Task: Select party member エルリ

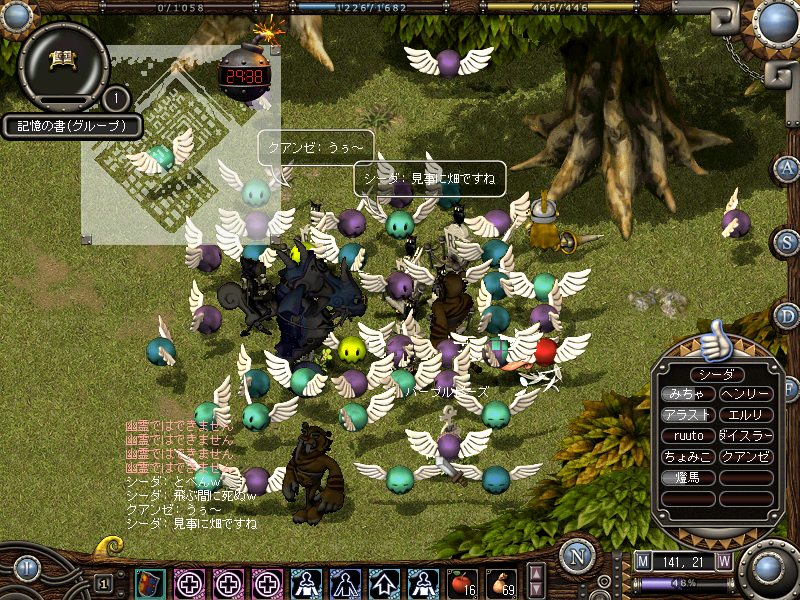Action: [x=746, y=415]
